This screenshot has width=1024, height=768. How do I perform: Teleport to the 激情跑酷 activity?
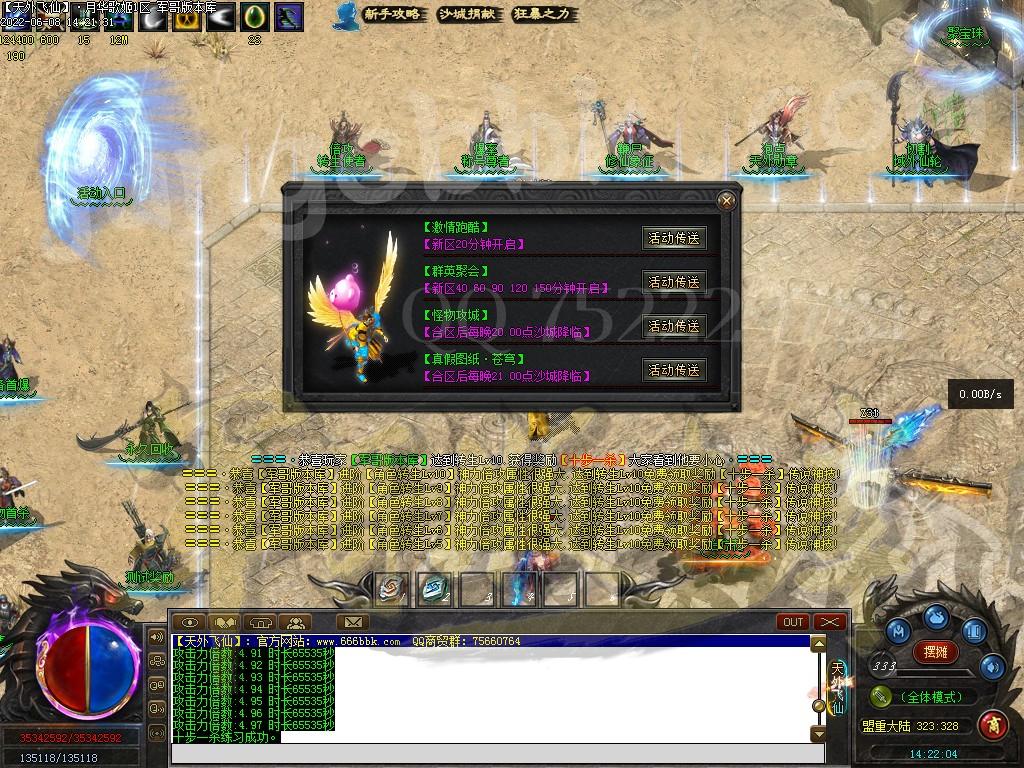pos(674,238)
